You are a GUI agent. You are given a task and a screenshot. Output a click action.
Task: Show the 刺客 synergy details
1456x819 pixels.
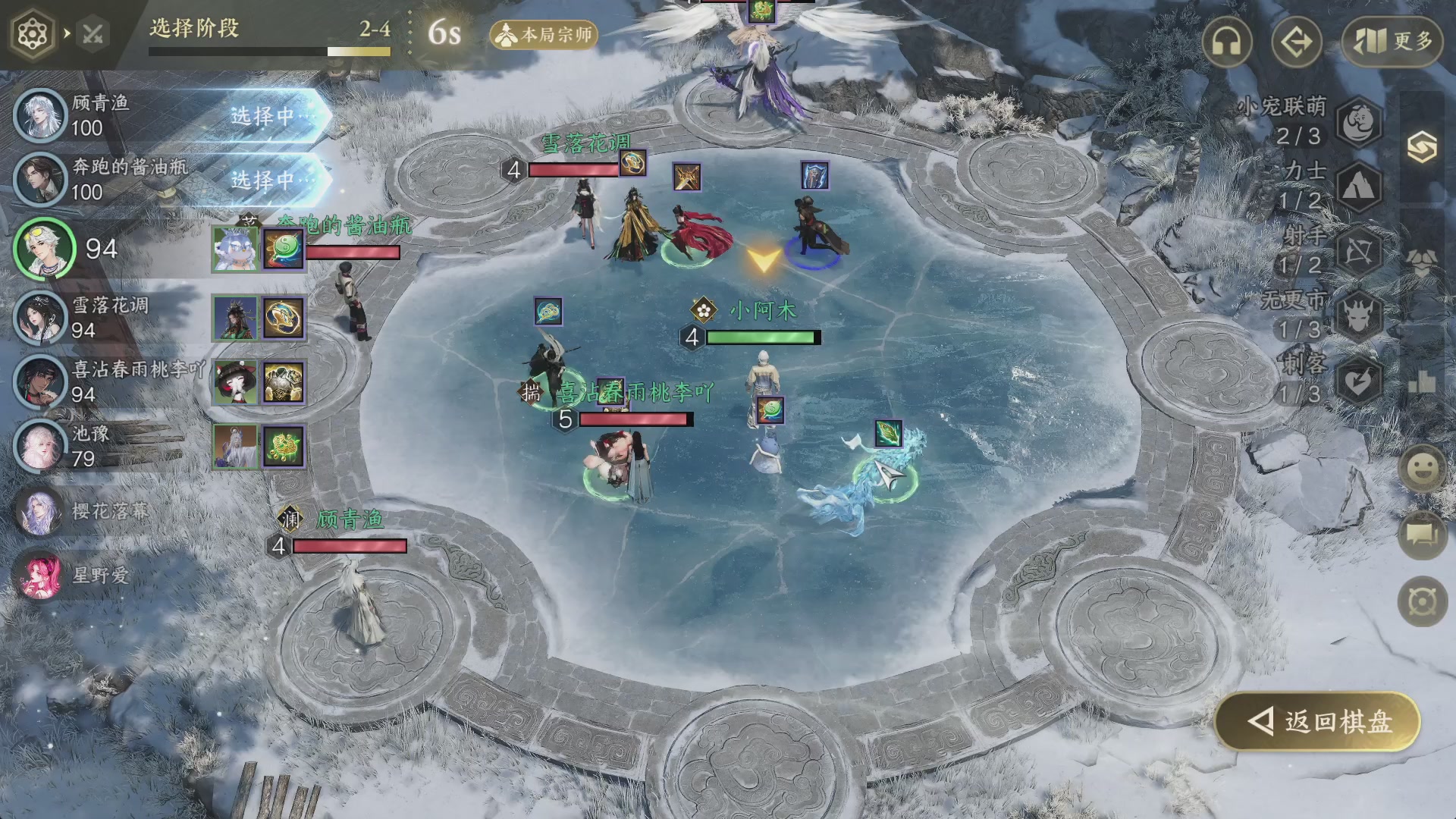click(1358, 381)
